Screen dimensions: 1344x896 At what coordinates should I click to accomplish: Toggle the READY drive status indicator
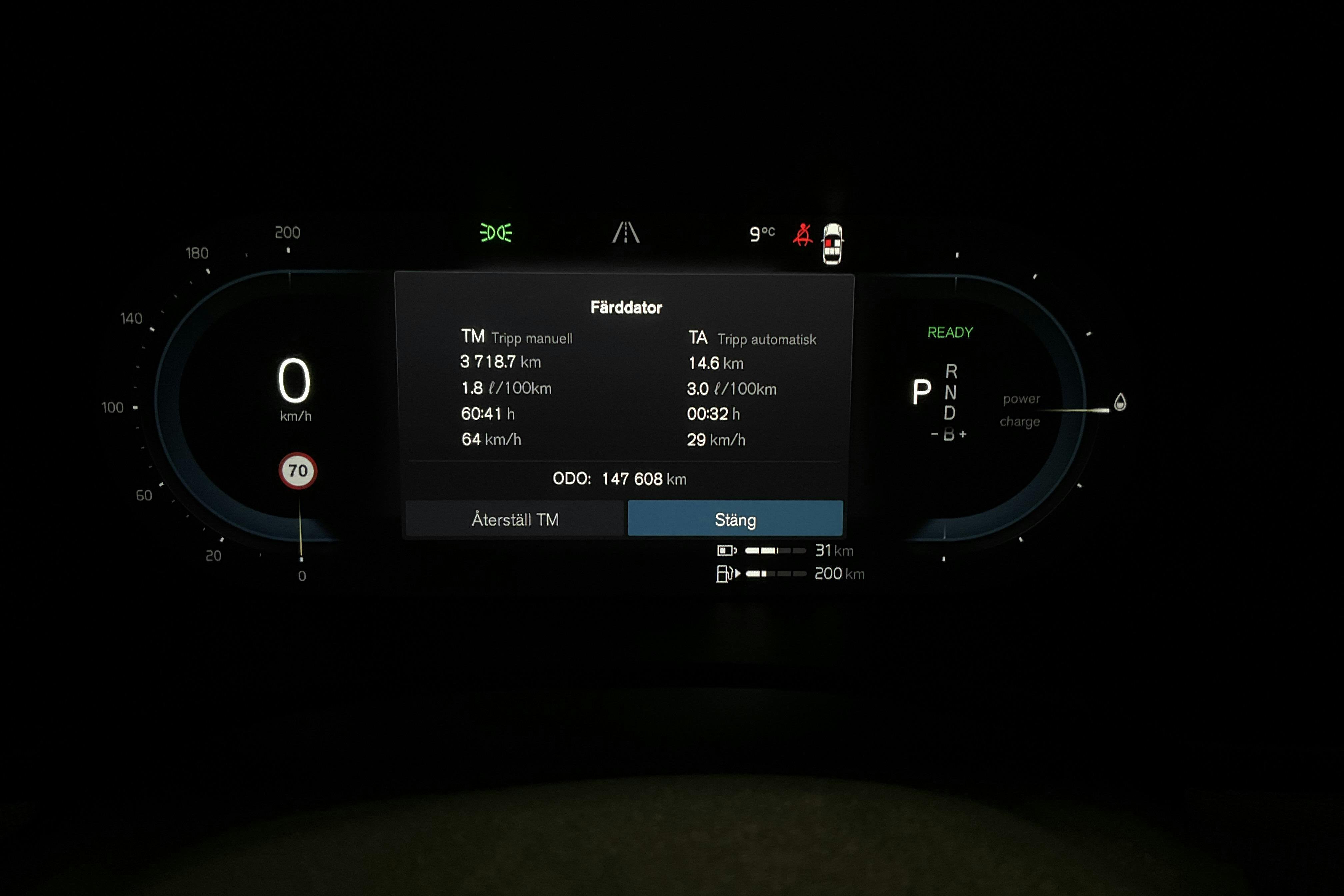pyautogui.click(x=950, y=331)
